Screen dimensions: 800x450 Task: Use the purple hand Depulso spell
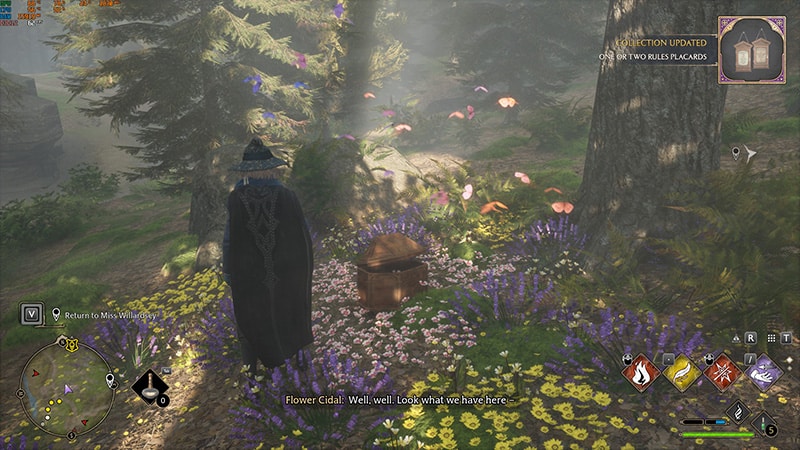tap(765, 372)
